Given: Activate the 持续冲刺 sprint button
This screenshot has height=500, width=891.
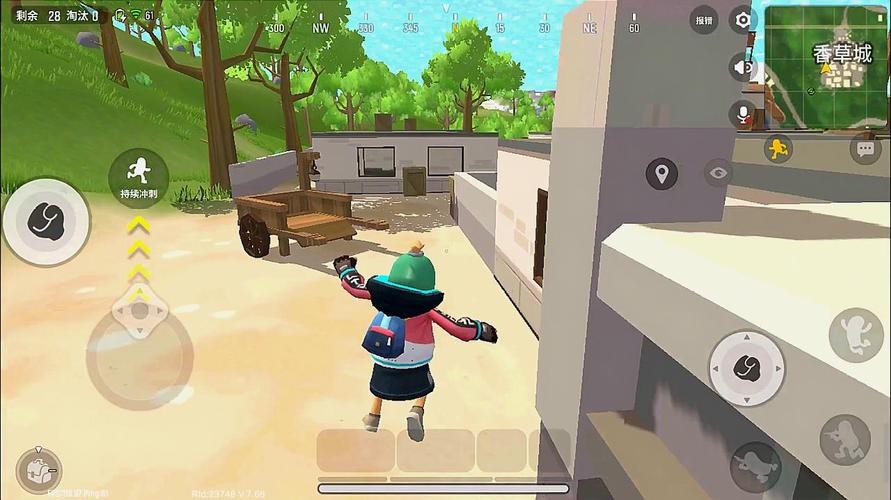Looking at the screenshot, I should [x=139, y=175].
